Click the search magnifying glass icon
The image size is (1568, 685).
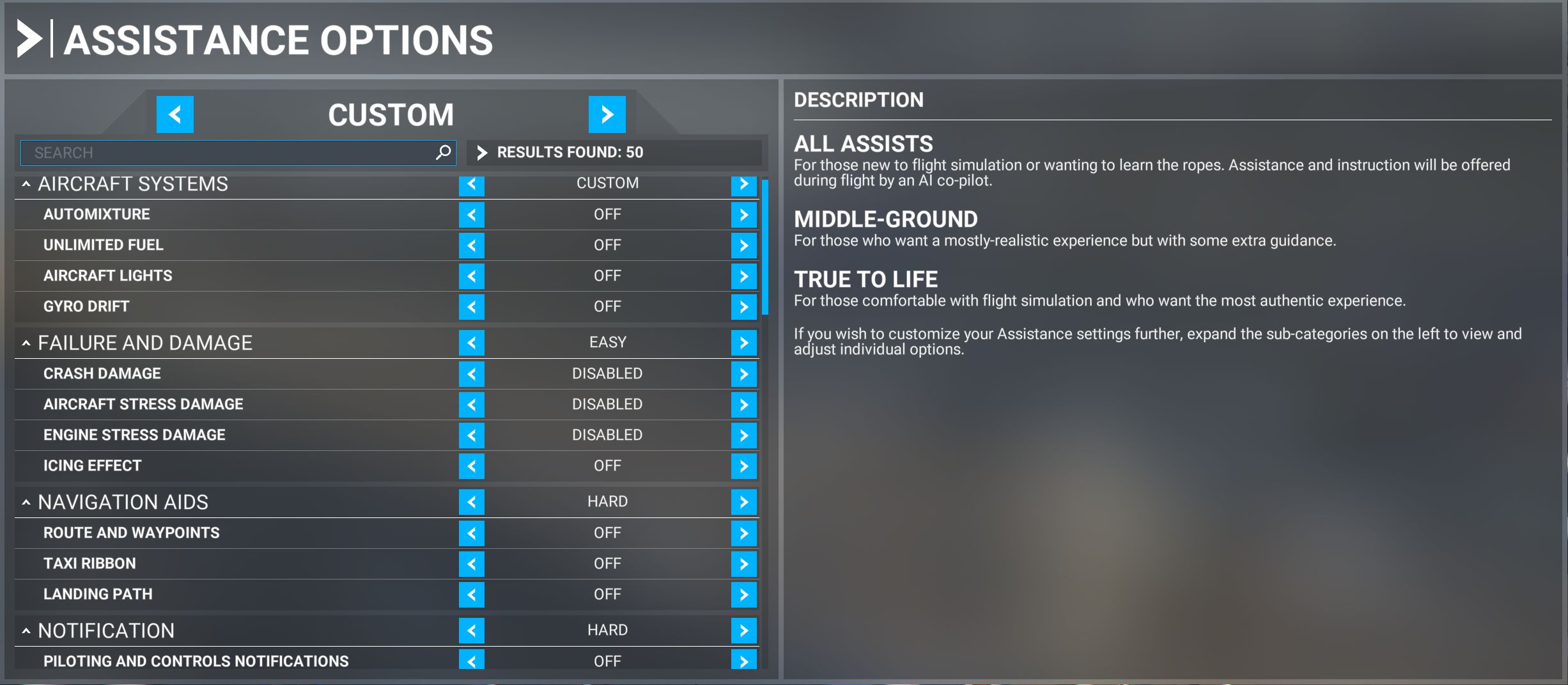(443, 153)
